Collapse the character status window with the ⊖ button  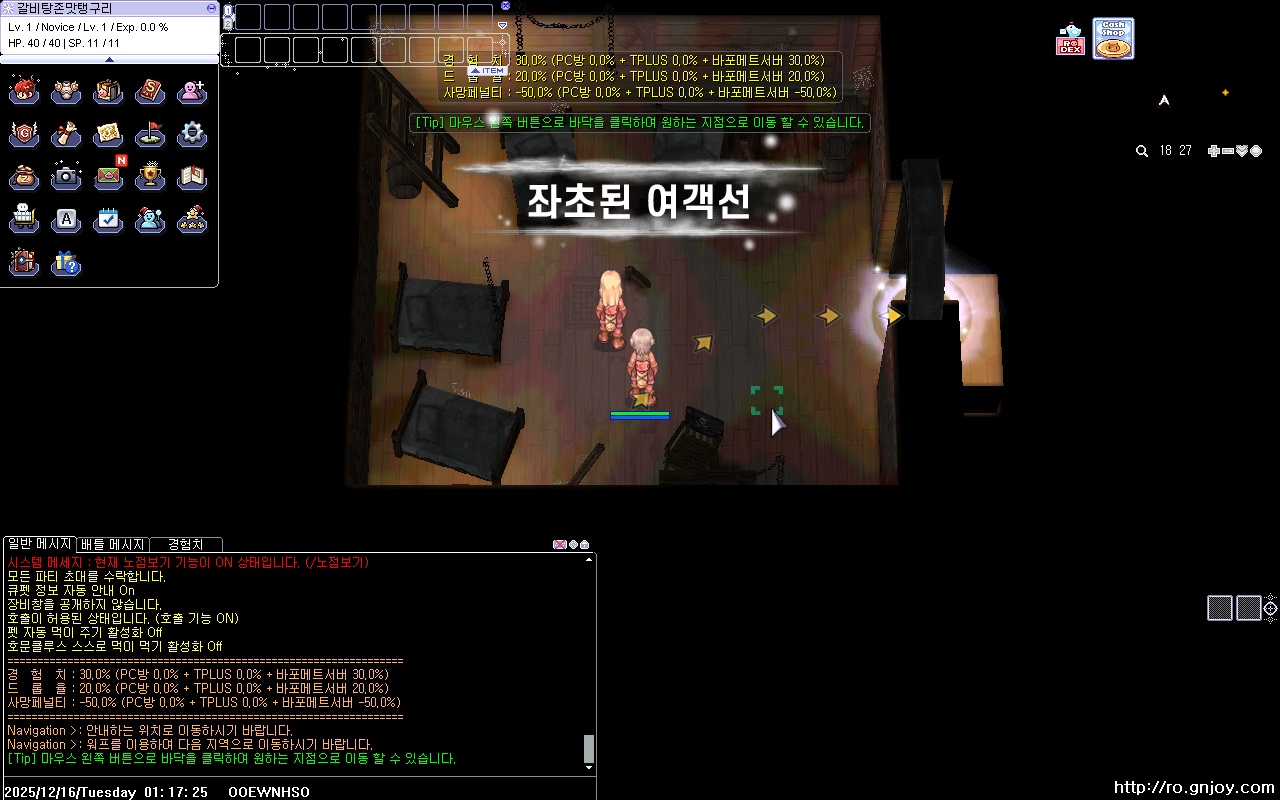pos(210,8)
